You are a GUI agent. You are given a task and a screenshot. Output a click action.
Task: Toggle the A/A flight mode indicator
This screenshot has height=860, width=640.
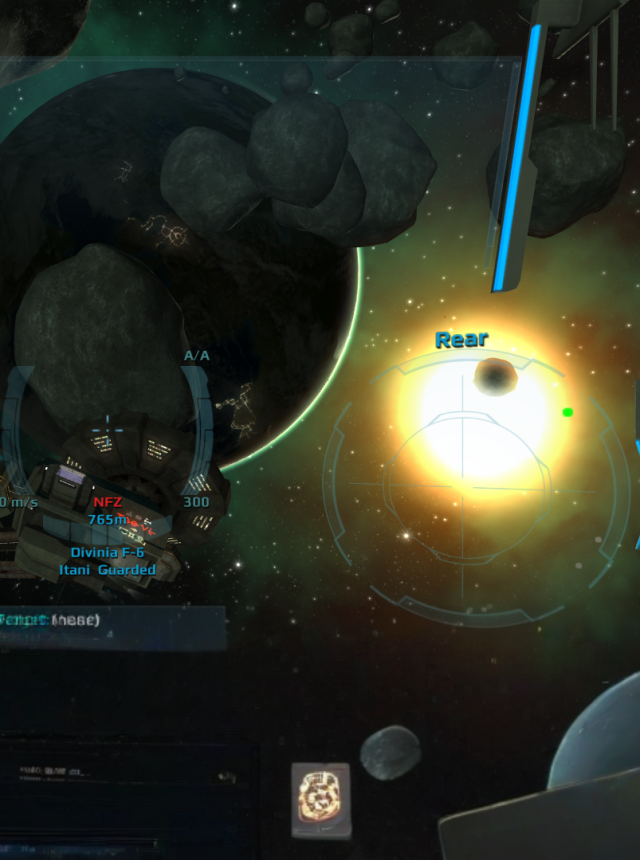click(197, 356)
